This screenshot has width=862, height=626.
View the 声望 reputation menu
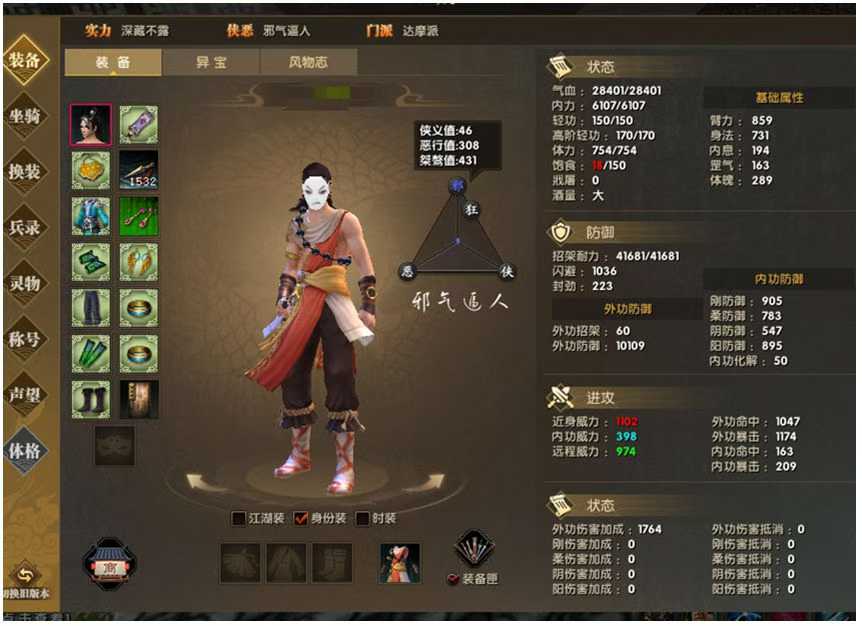tap(25, 393)
